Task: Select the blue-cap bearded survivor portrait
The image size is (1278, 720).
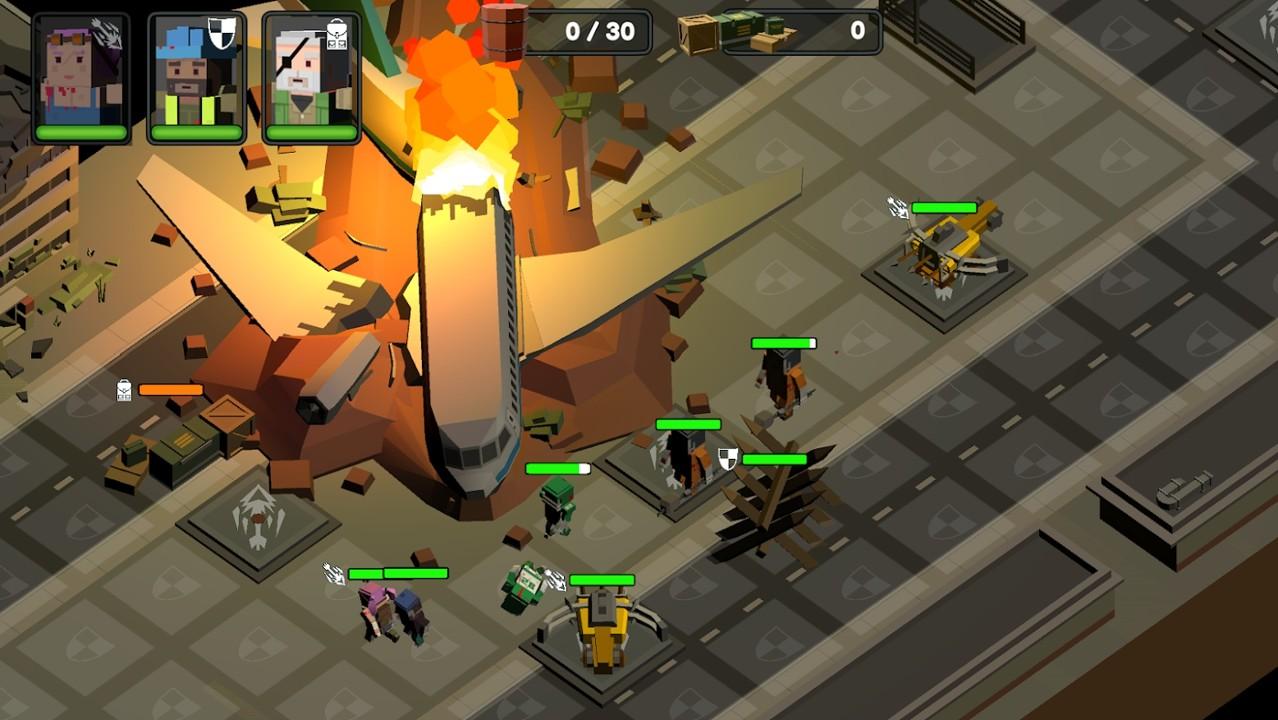Action: [x=197, y=77]
